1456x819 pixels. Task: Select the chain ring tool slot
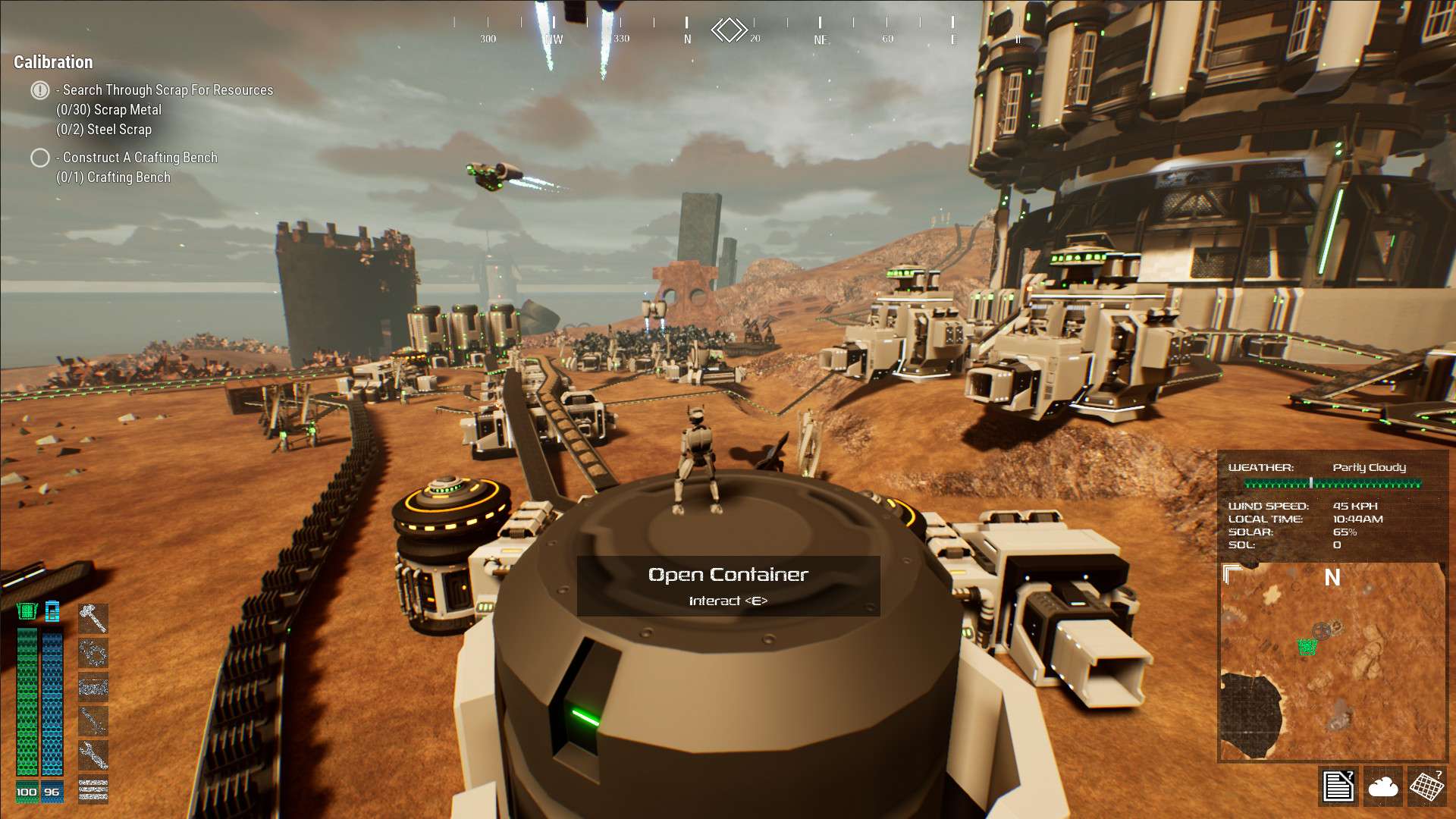[x=93, y=653]
